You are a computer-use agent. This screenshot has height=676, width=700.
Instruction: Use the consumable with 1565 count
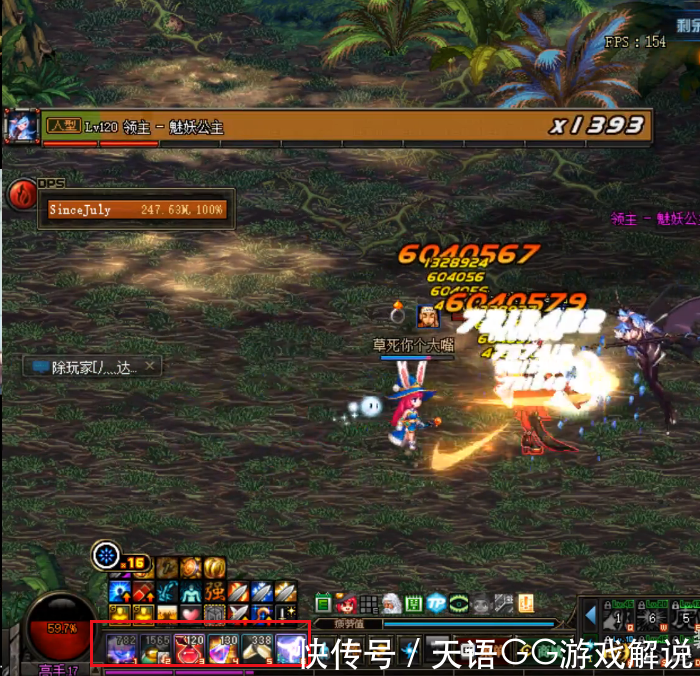156,649
